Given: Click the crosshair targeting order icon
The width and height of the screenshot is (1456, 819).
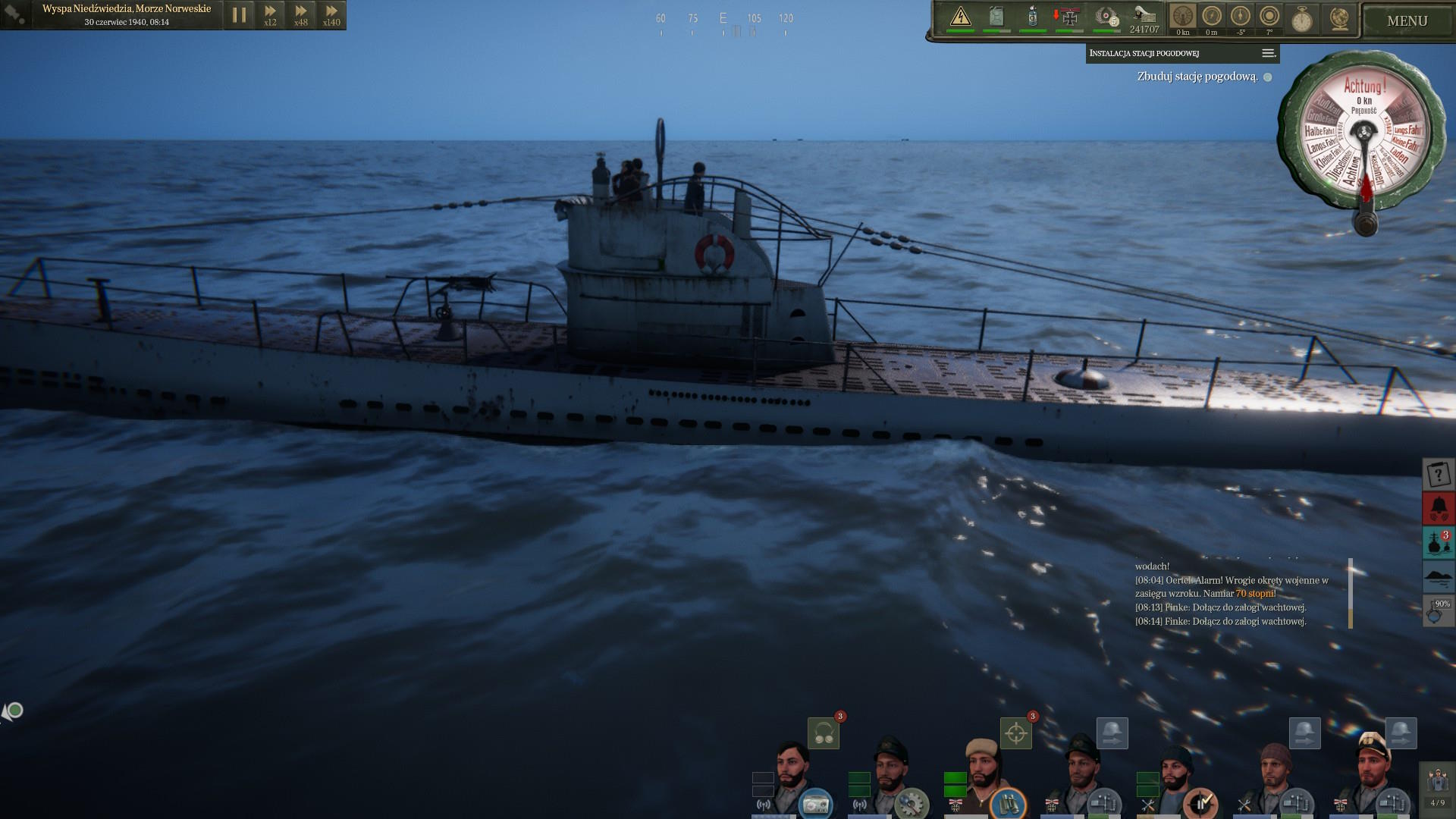Looking at the screenshot, I should (x=1016, y=733).
